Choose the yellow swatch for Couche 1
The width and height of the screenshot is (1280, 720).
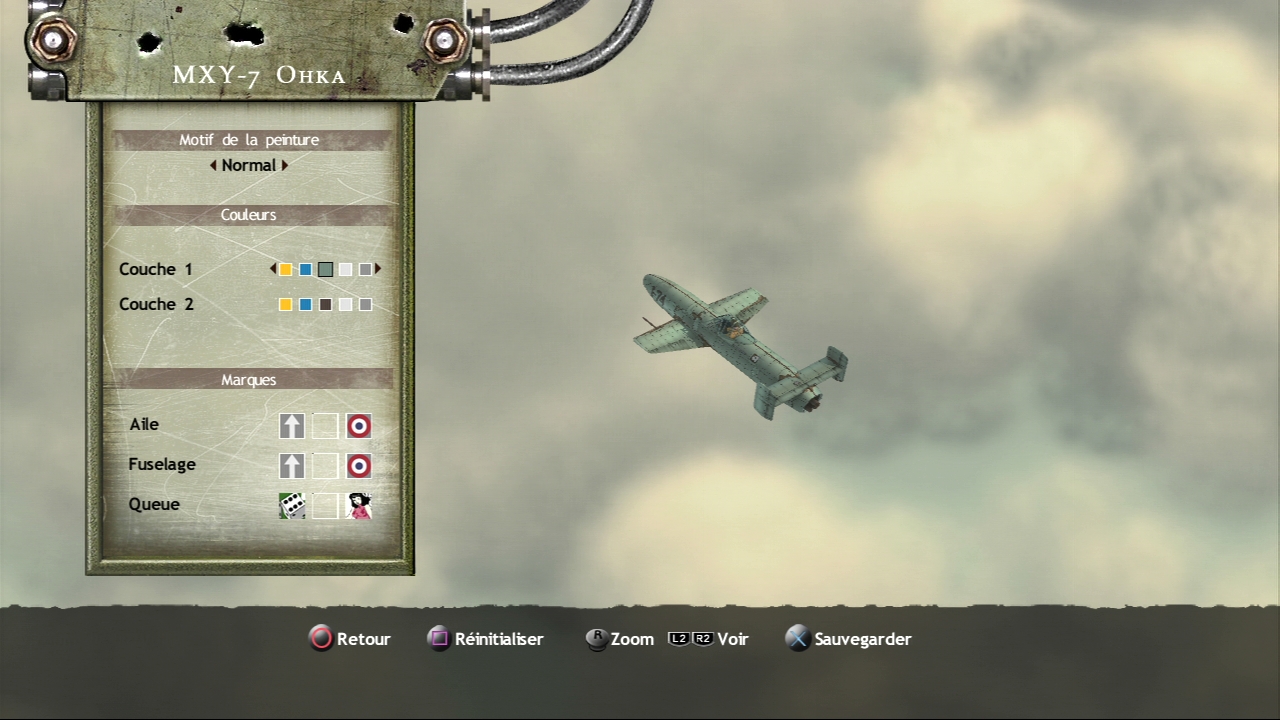click(286, 269)
